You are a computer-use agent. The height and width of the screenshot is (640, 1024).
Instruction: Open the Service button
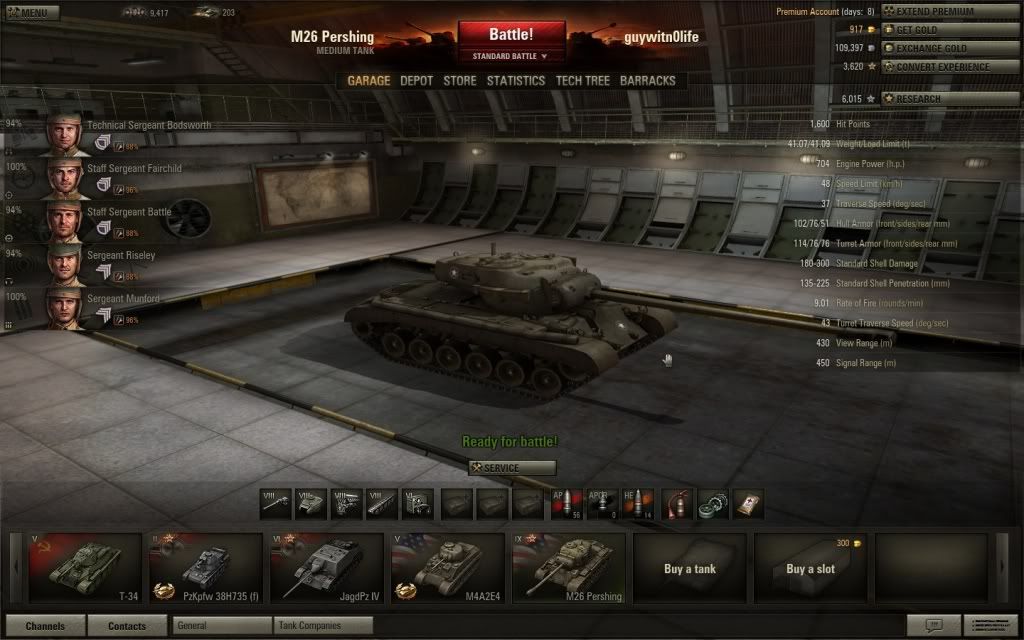pos(511,468)
